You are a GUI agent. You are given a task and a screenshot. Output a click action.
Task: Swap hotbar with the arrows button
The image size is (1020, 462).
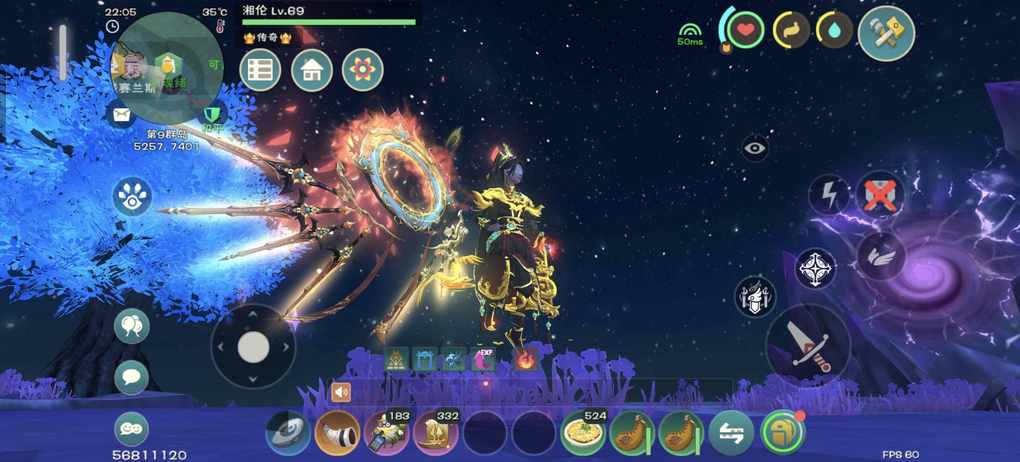click(x=731, y=434)
